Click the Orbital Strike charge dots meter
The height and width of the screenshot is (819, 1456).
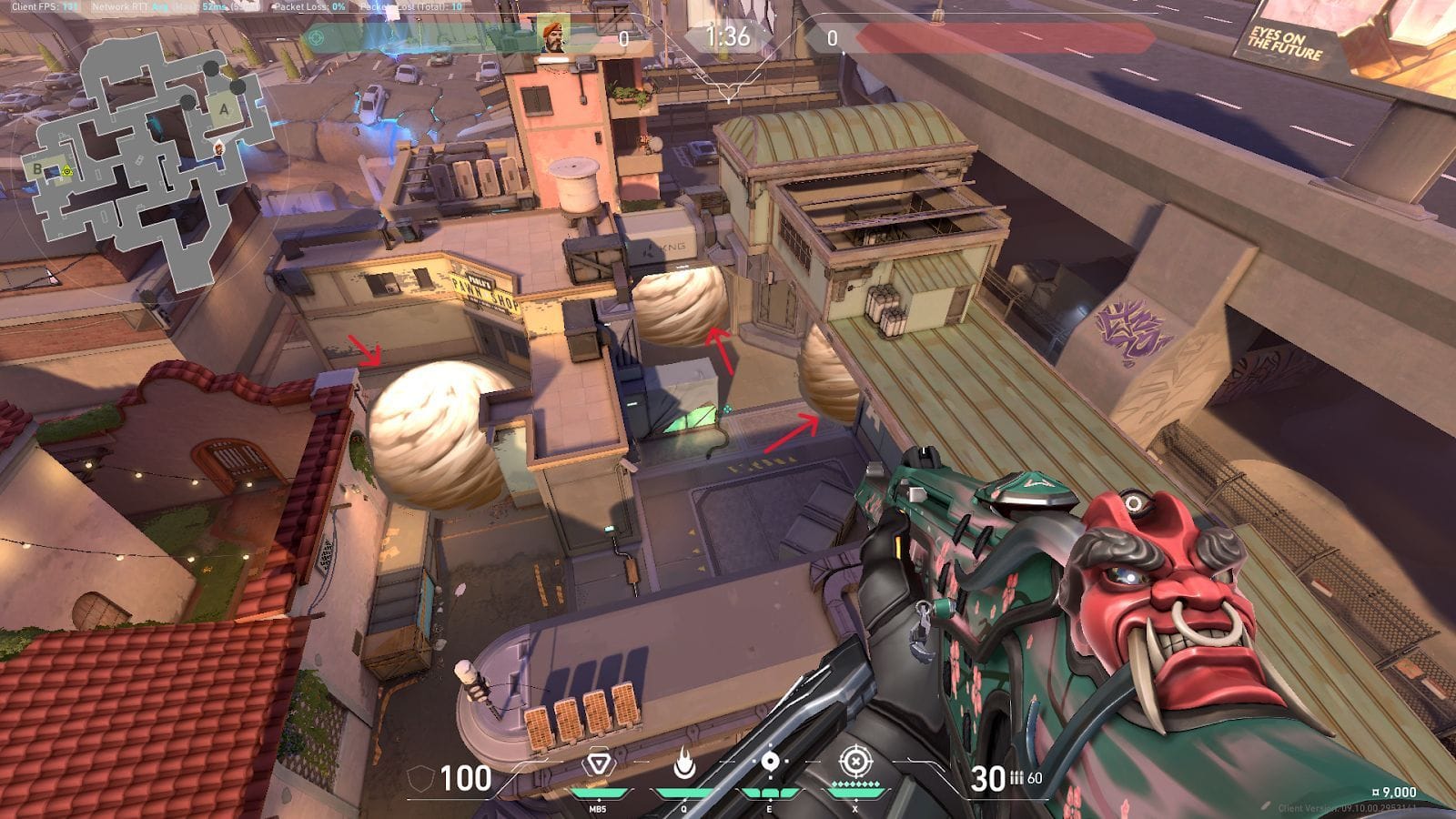pyautogui.click(x=854, y=784)
